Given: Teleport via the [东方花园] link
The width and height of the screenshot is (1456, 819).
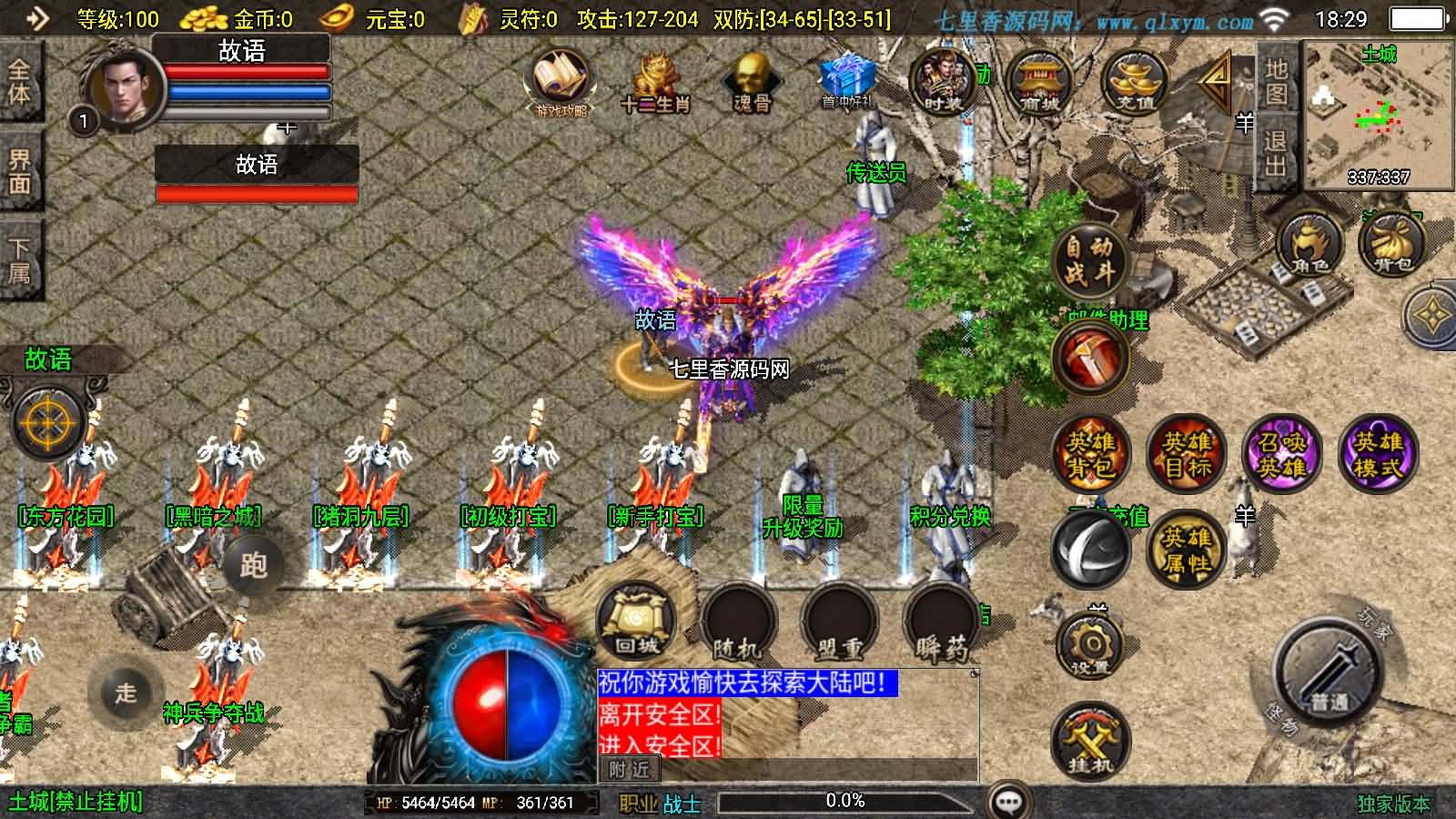Looking at the screenshot, I should pos(64,514).
